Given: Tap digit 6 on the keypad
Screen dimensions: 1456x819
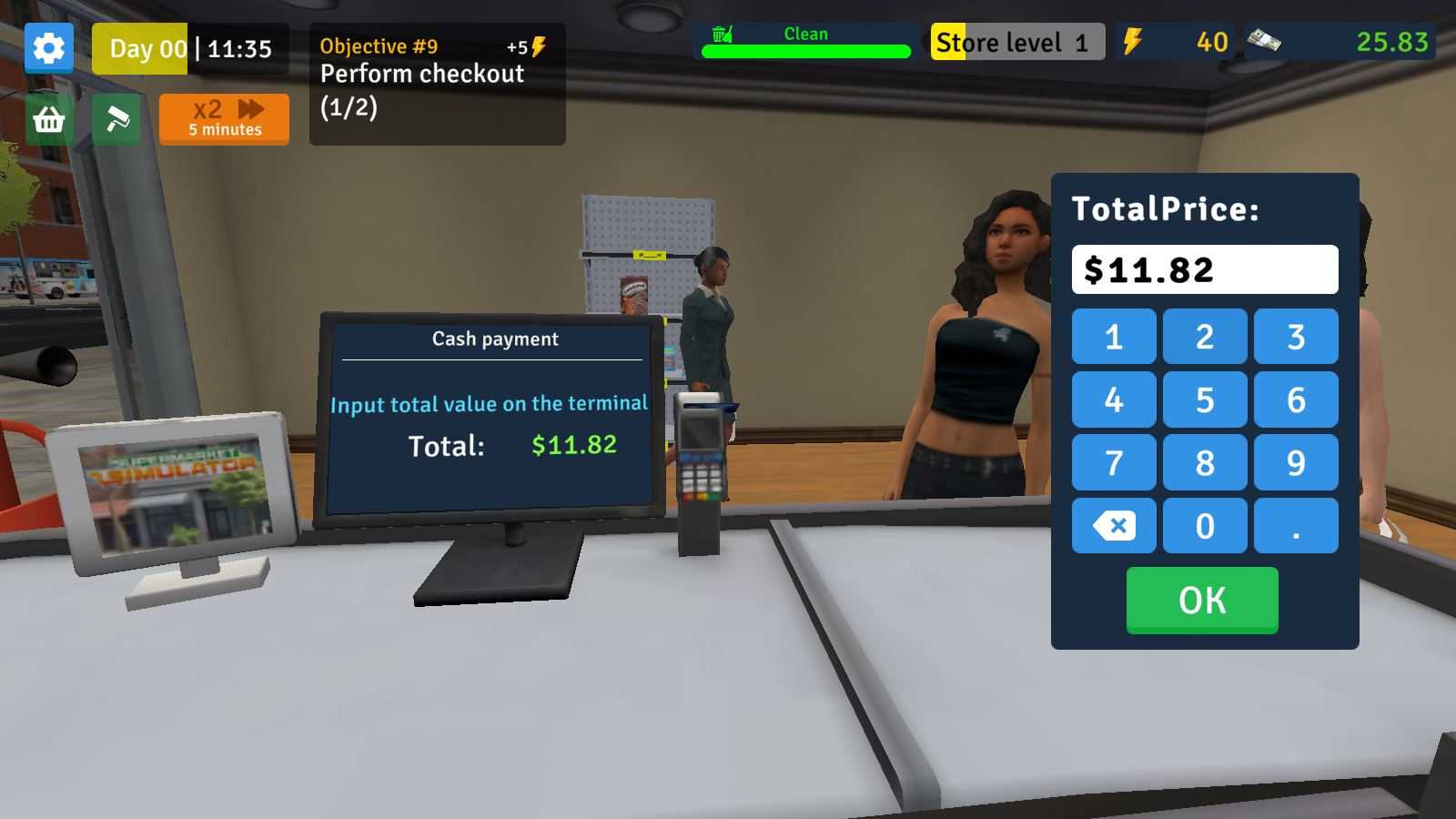Looking at the screenshot, I should [x=1296, y=399].
